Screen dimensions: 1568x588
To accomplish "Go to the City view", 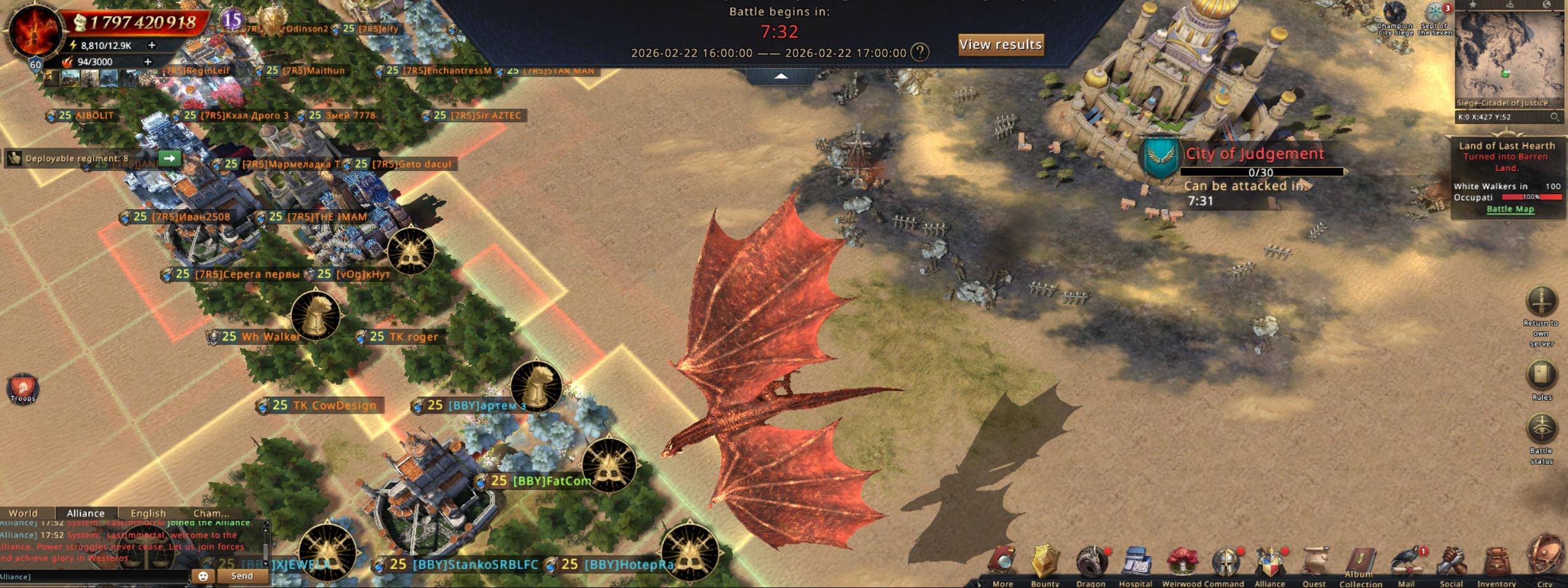I will coord(1545,559).
